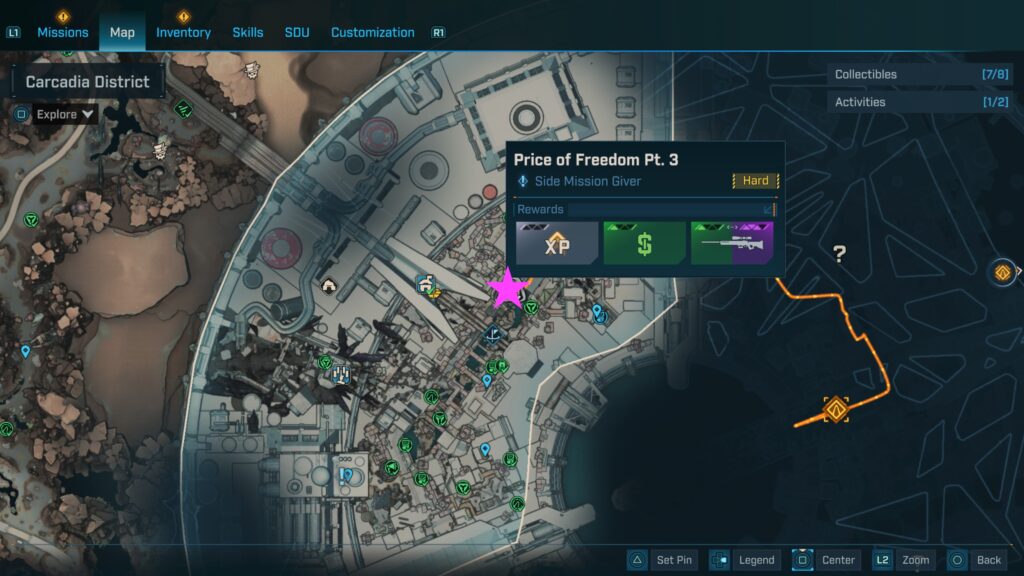
Task: Select the question mark map marker
Action: pyautogui.click(x=840, y=255)
